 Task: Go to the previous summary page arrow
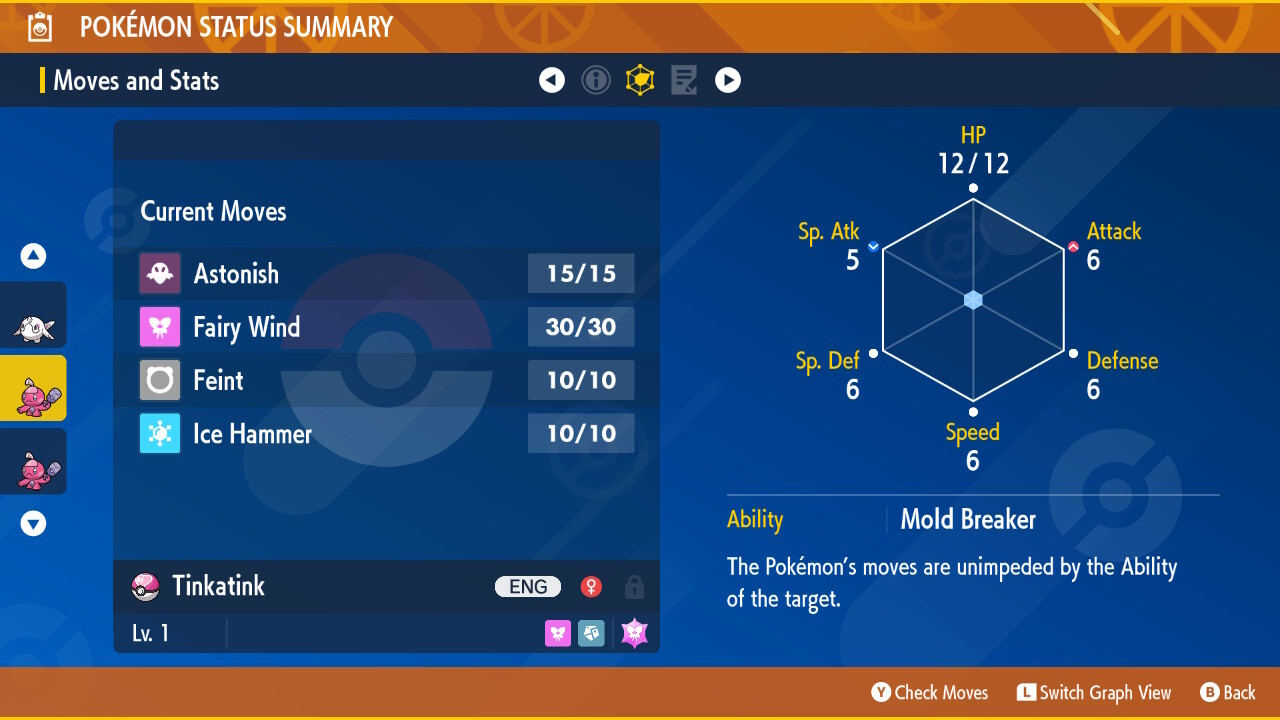[x=552, y=80]
